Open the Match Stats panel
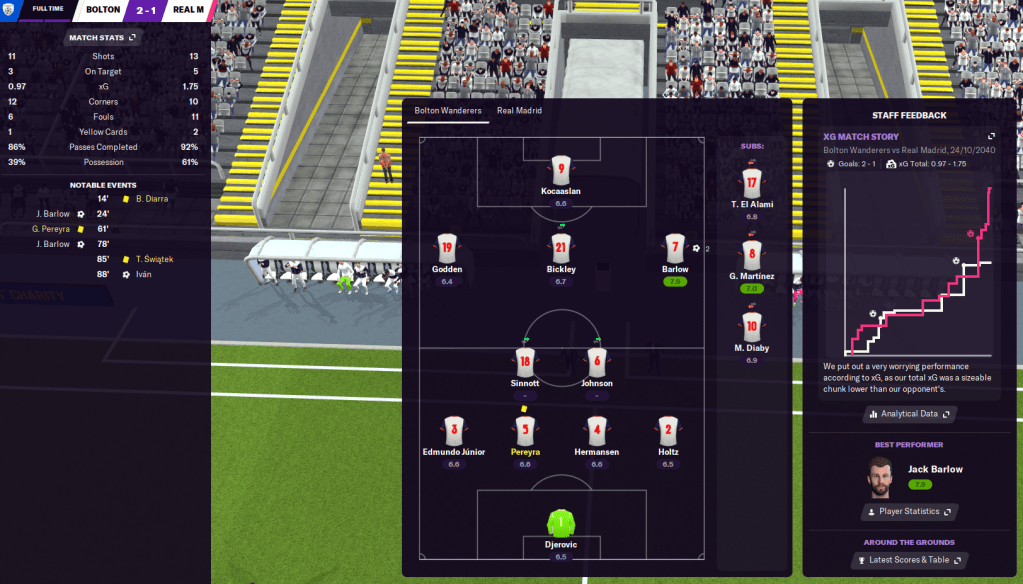The height and width of the screenshot is (584, 1023). pyautogui.click(x=101, y=38)
